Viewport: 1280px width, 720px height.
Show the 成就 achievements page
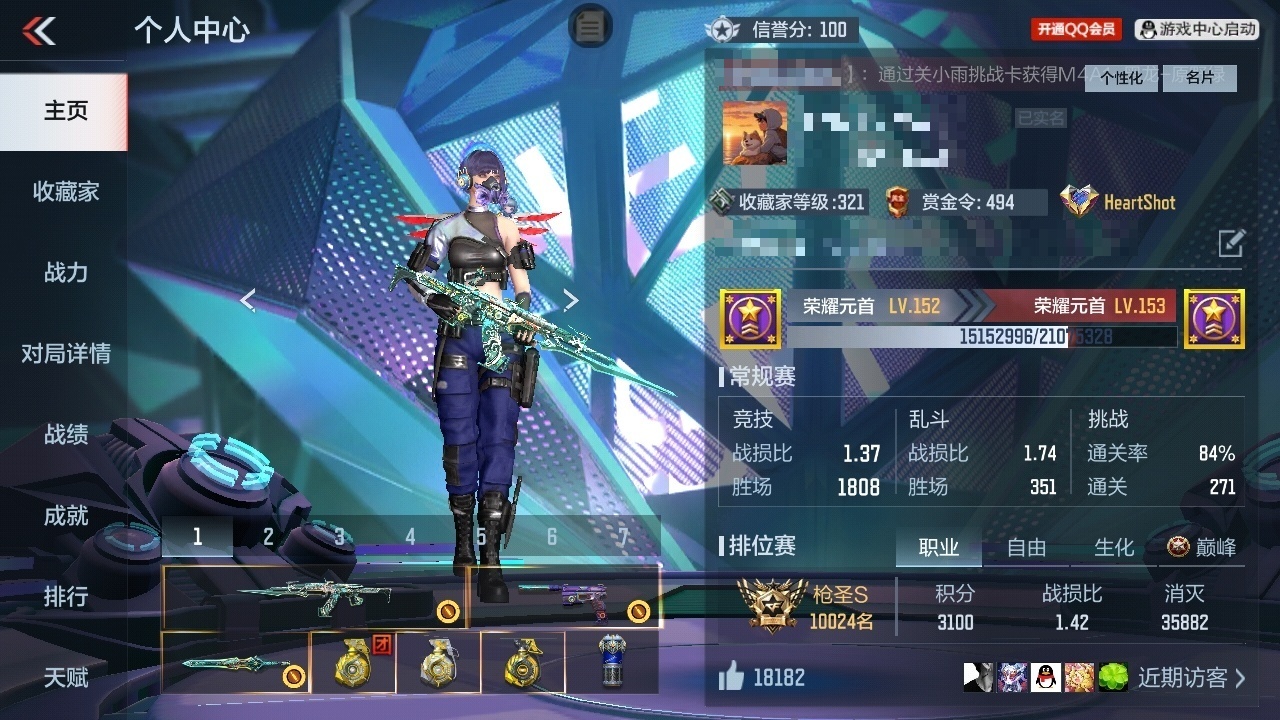coord(66,516)
